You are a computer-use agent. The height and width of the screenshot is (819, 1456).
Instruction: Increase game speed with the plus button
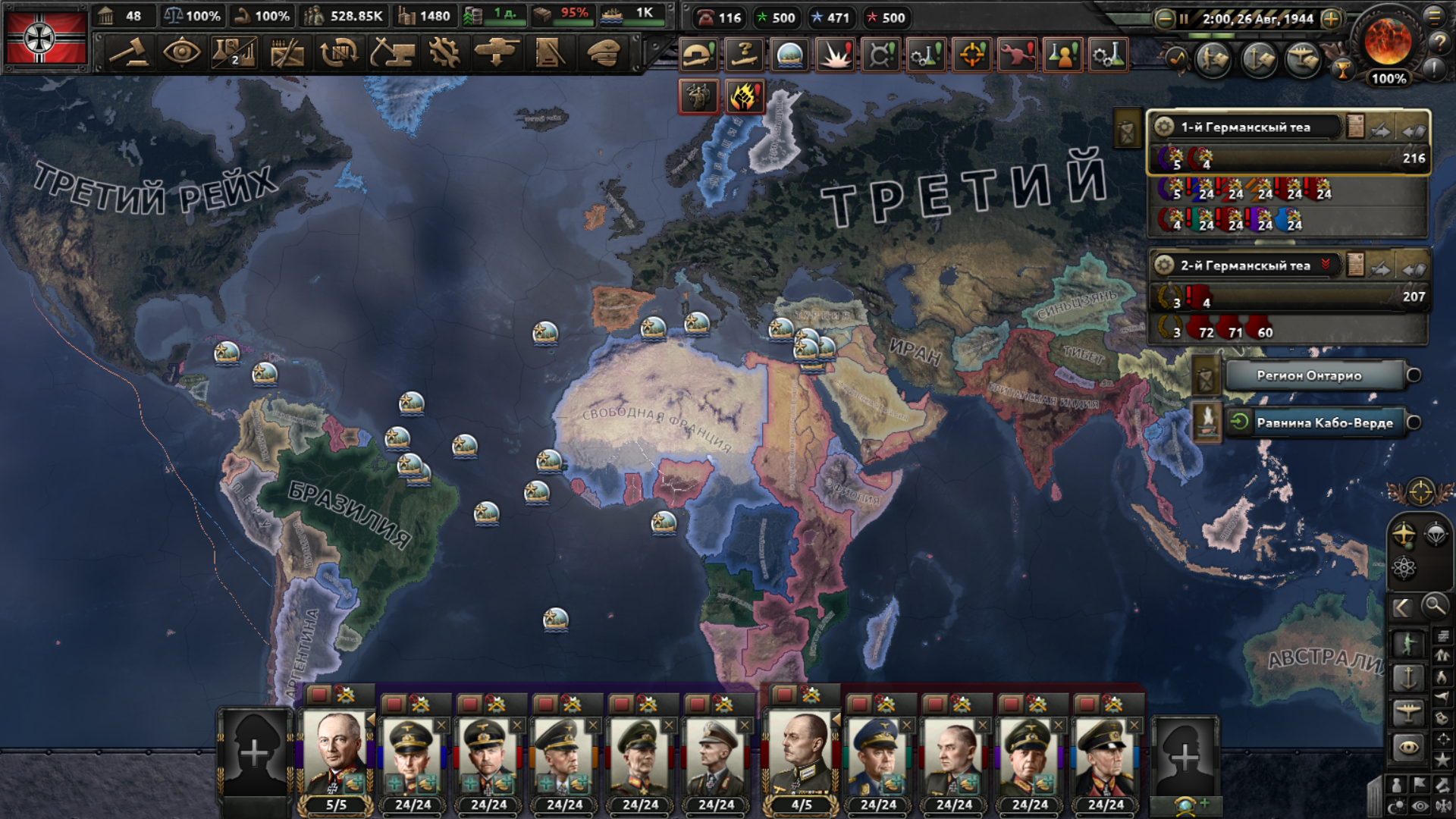tap(1331, 19)
